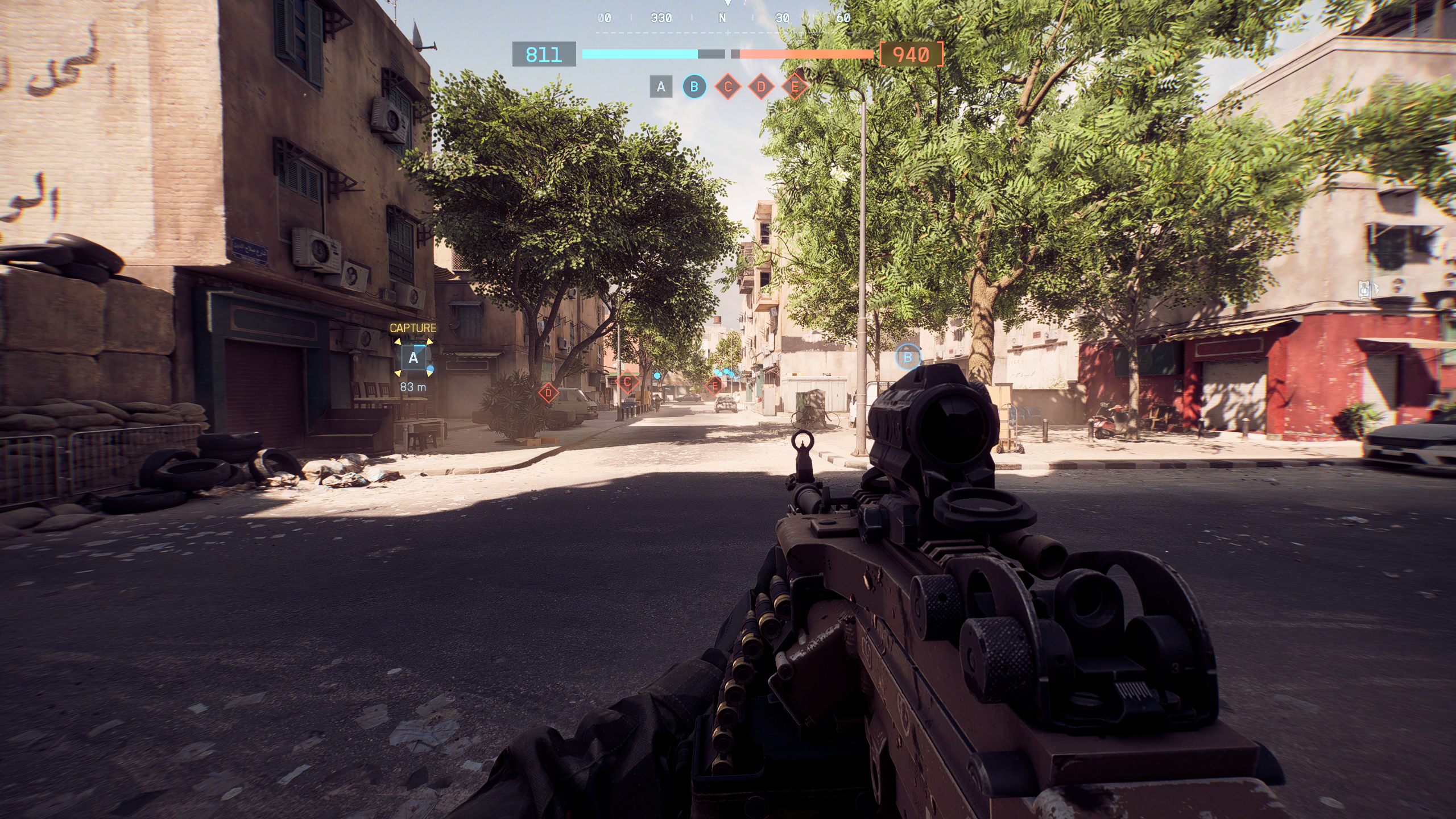Click the gray A square in the objective status row
Viewport: 1456px width, 819px height.
click(x=661, y=87)
